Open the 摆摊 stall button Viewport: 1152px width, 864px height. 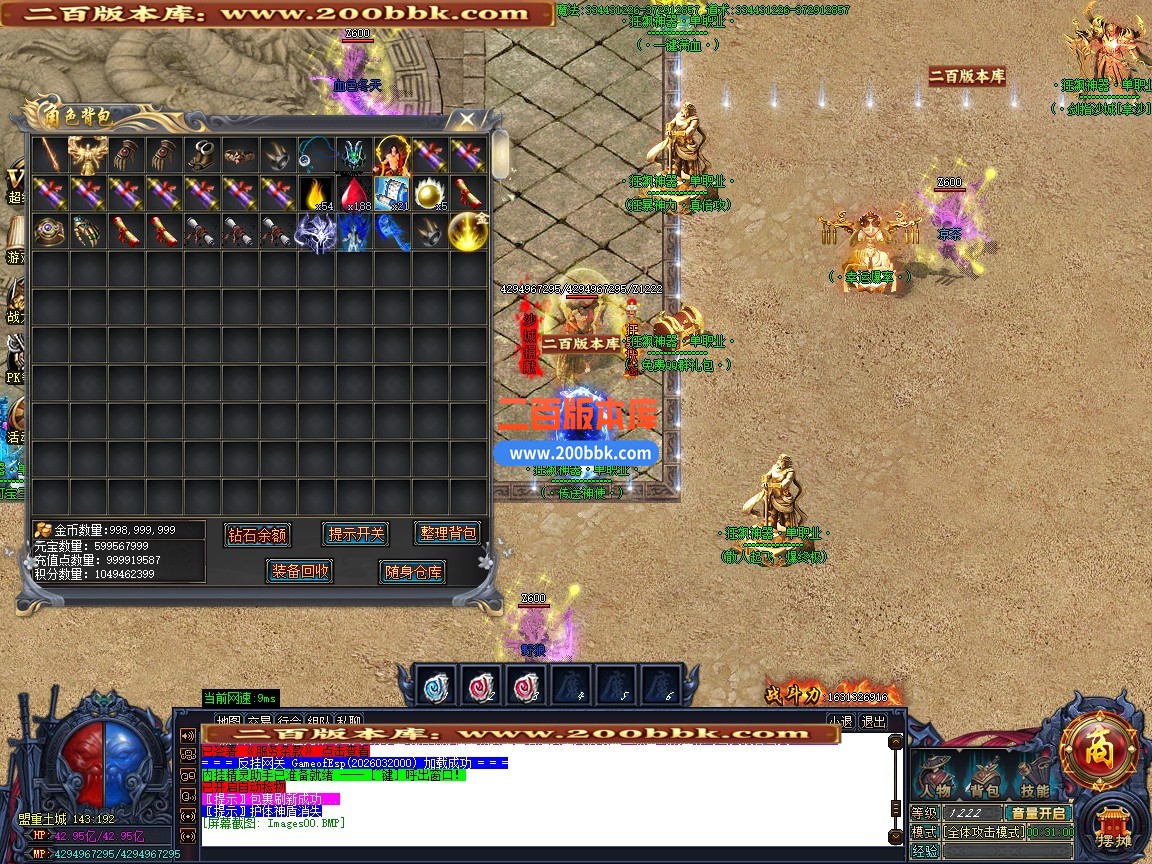[x=1114, y=829]
